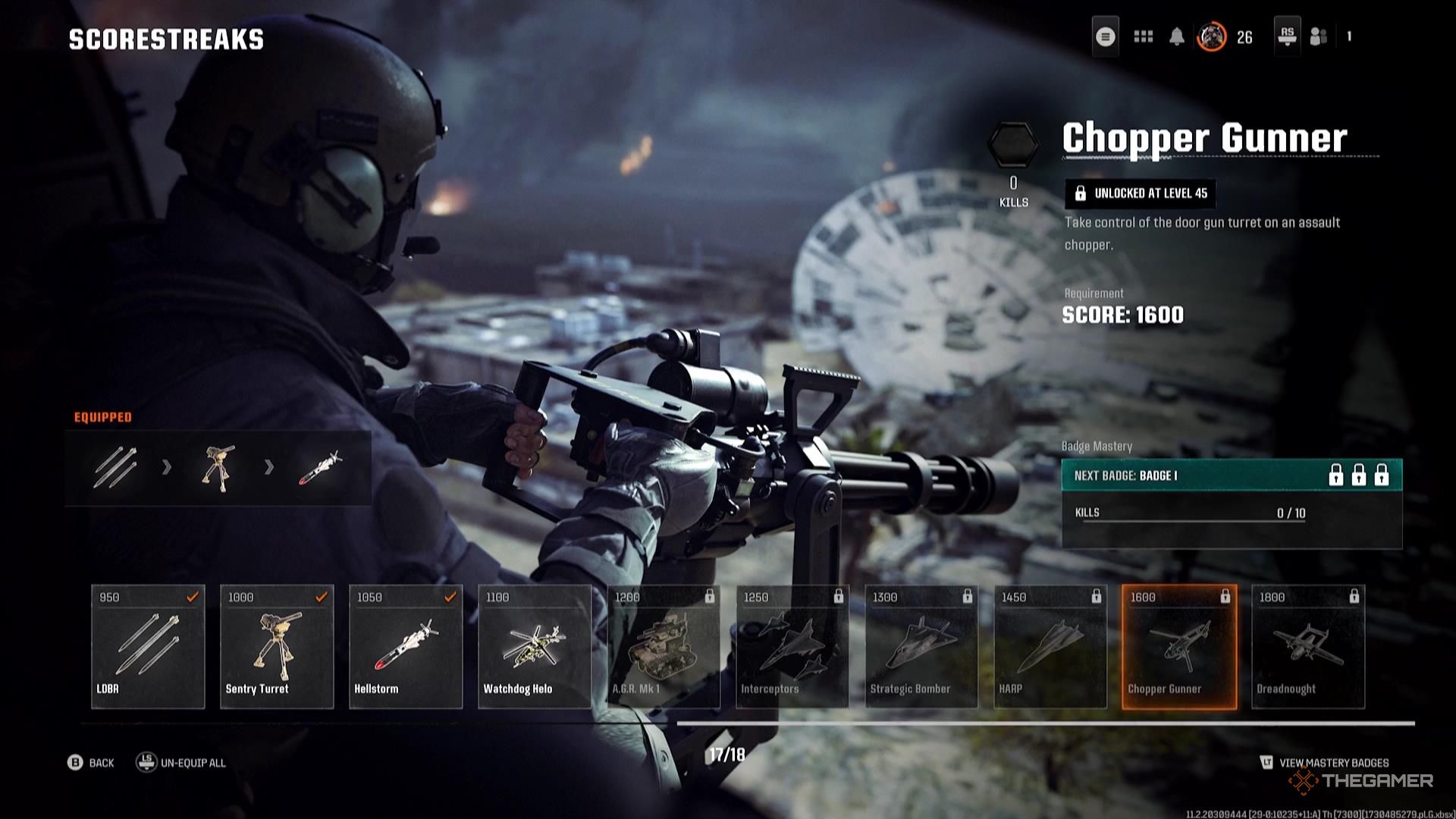Open the grid apps menu icon

[x=1143, y=36]
